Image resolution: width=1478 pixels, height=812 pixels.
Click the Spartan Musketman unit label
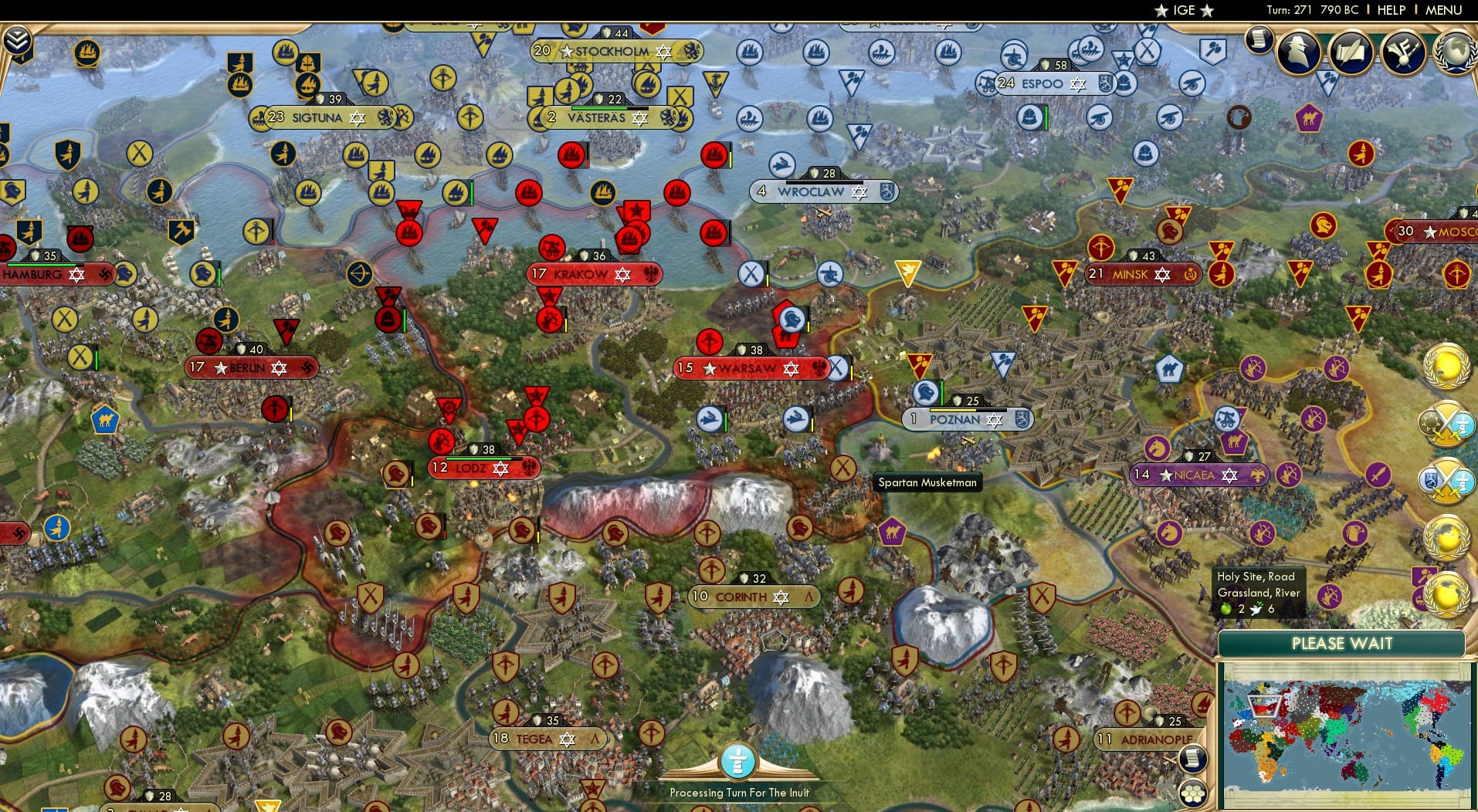[927, 482]
